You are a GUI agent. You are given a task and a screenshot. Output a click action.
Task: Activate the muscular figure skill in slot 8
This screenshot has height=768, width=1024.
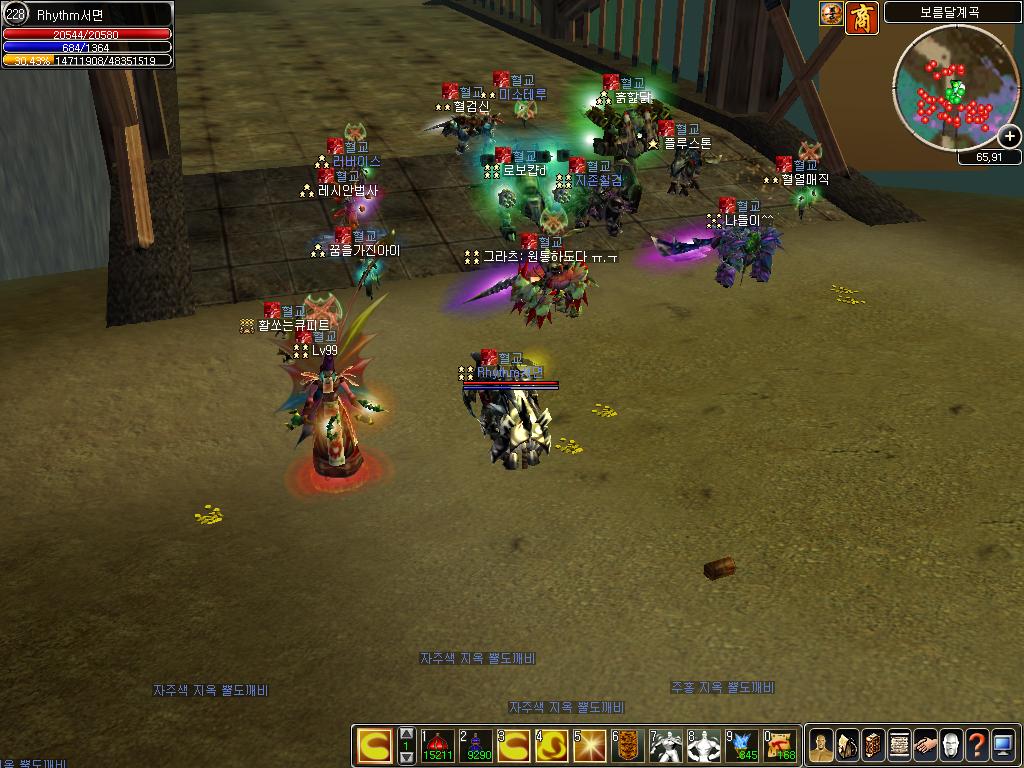pyautogui.click(x=704, y=746)
